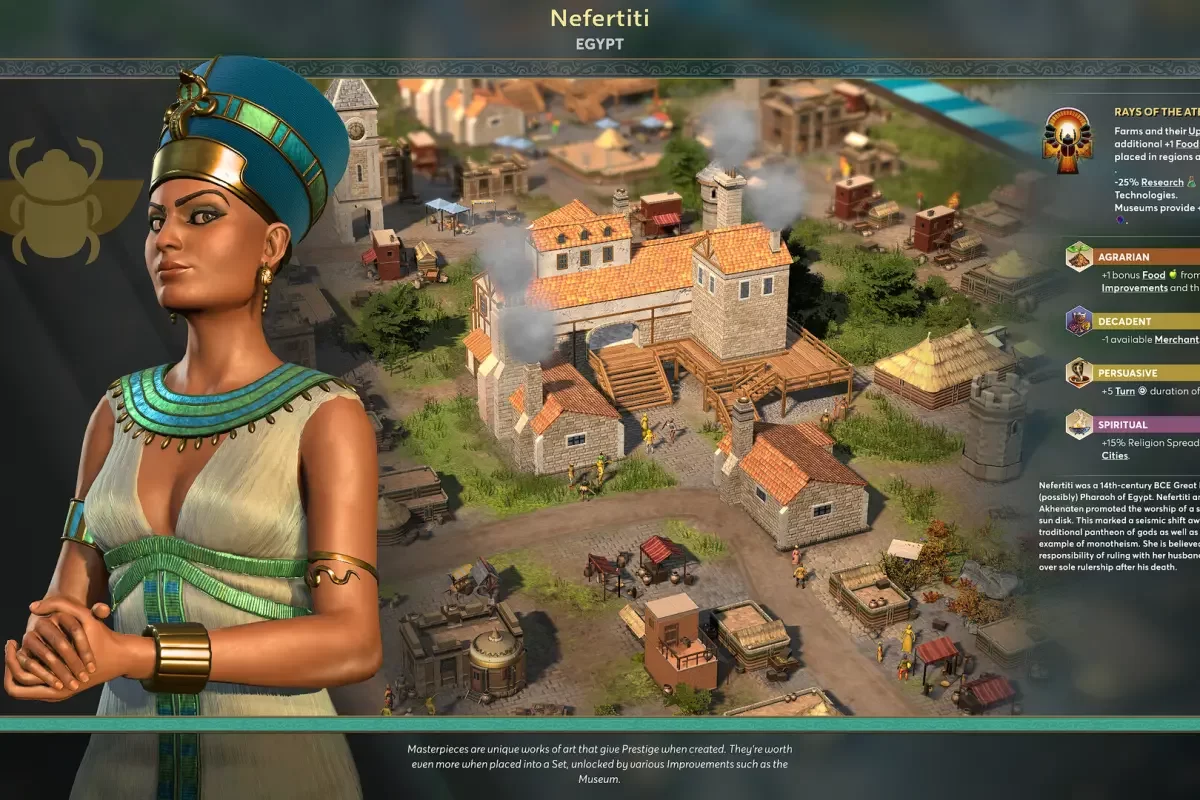This screenshot has height=800, width=1200.
Task: Click the Rays of the Aten scarab emblem
Action: (1067, 141)
